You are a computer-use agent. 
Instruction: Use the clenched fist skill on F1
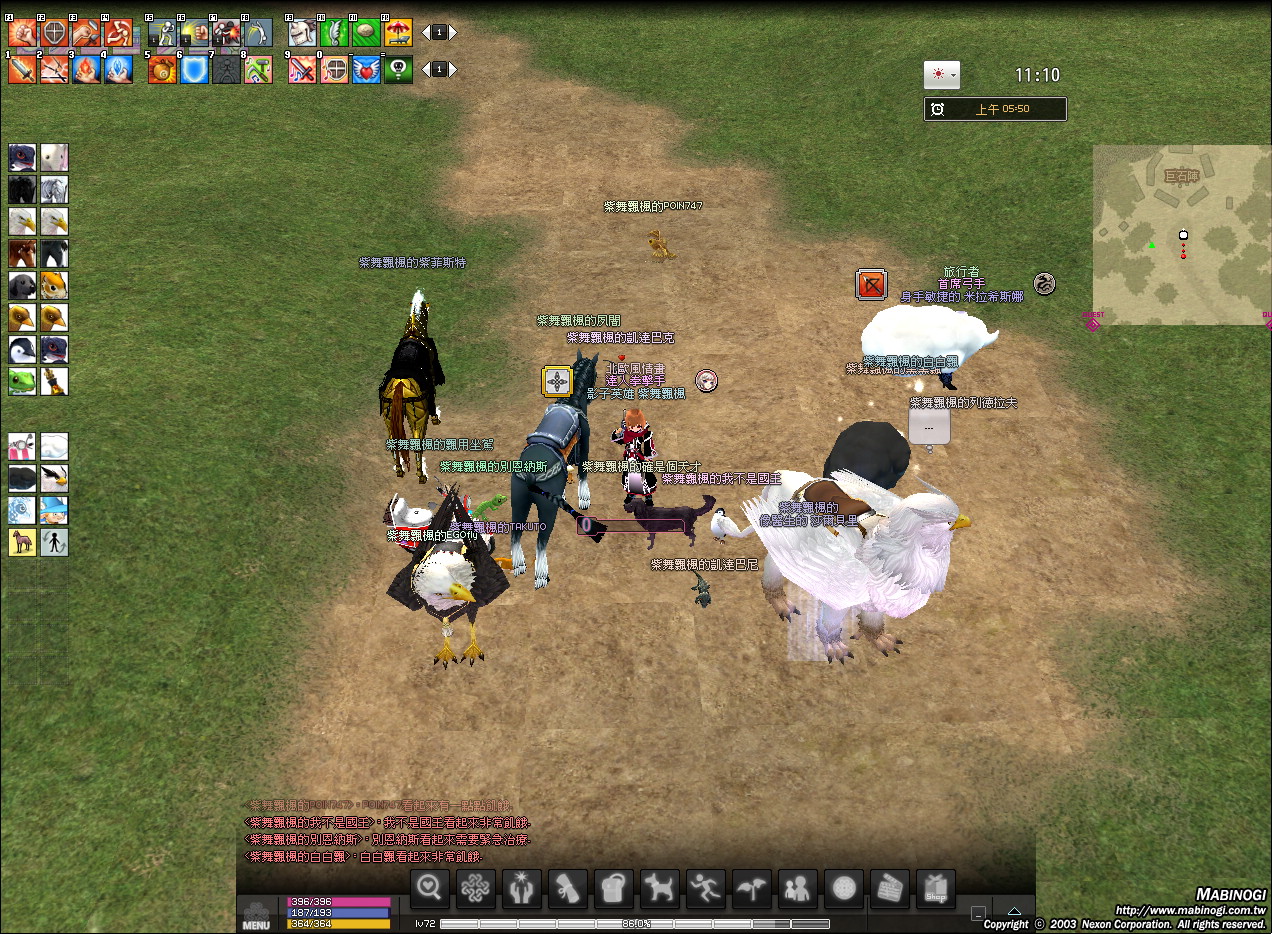[22, 33]
